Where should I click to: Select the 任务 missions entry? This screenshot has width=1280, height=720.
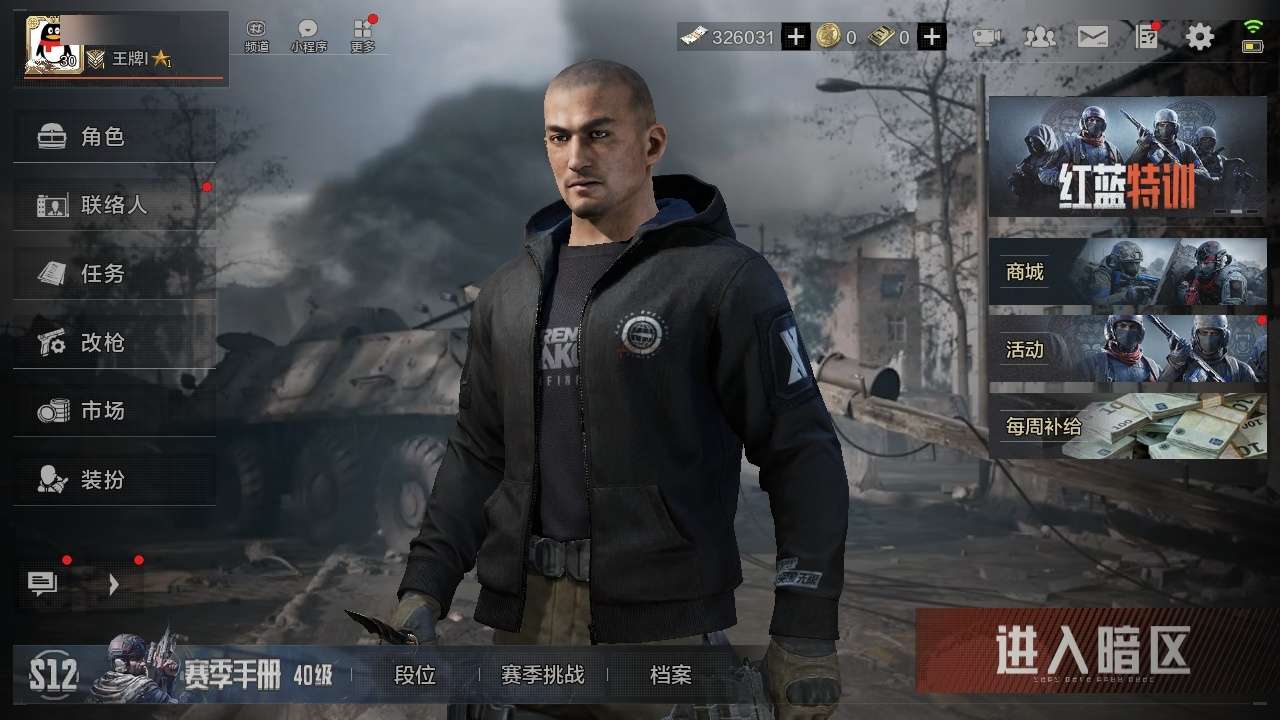[114, 273]
